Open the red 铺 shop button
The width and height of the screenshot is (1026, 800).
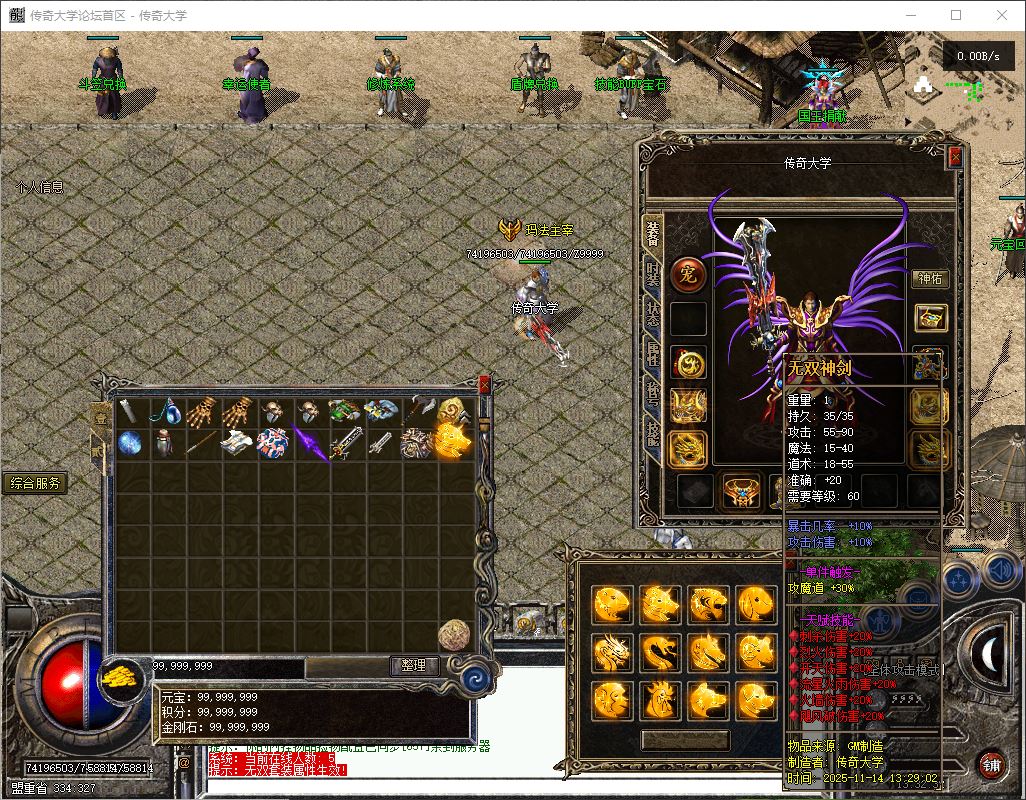(991, 765)
